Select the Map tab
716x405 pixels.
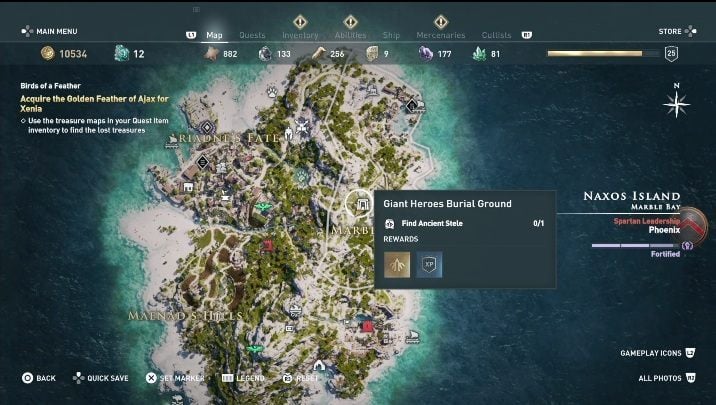click(x=214, y=35)
